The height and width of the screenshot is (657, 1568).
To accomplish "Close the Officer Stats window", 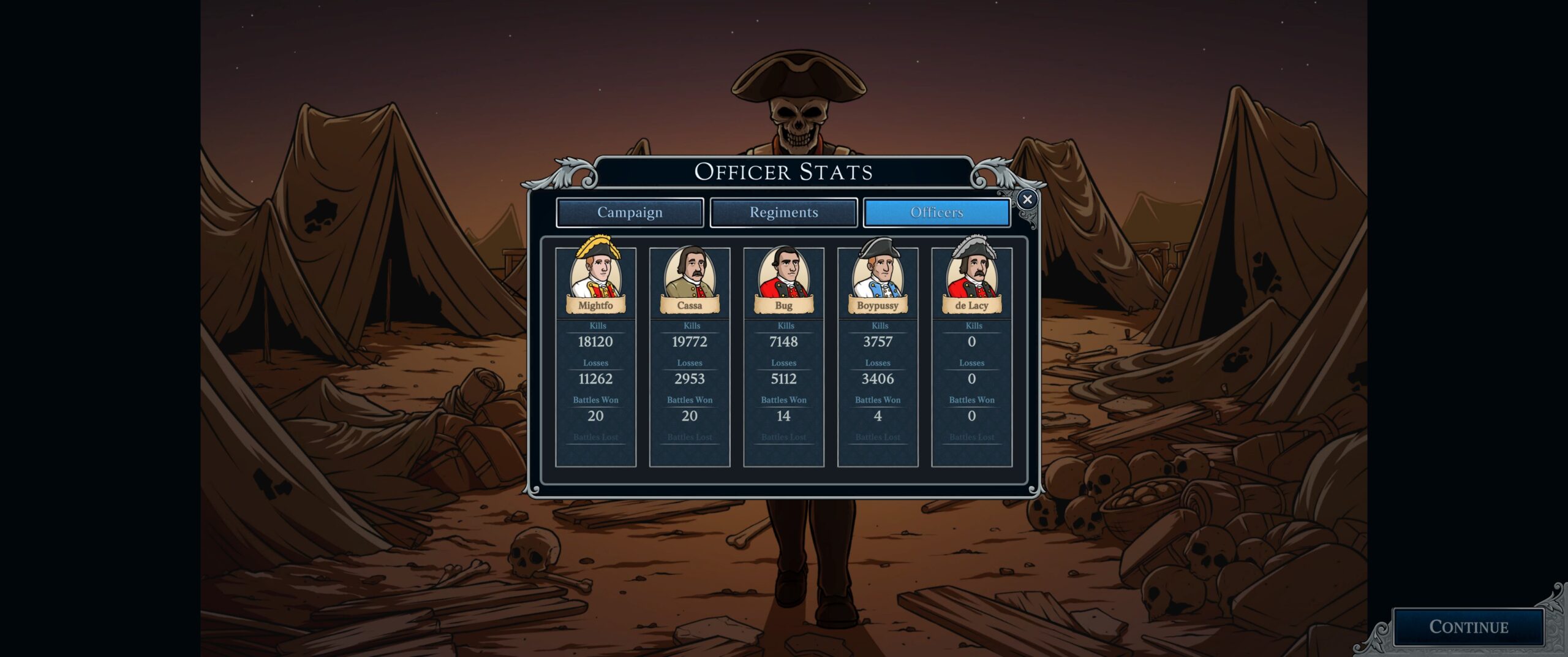I will coord(1027,199).
